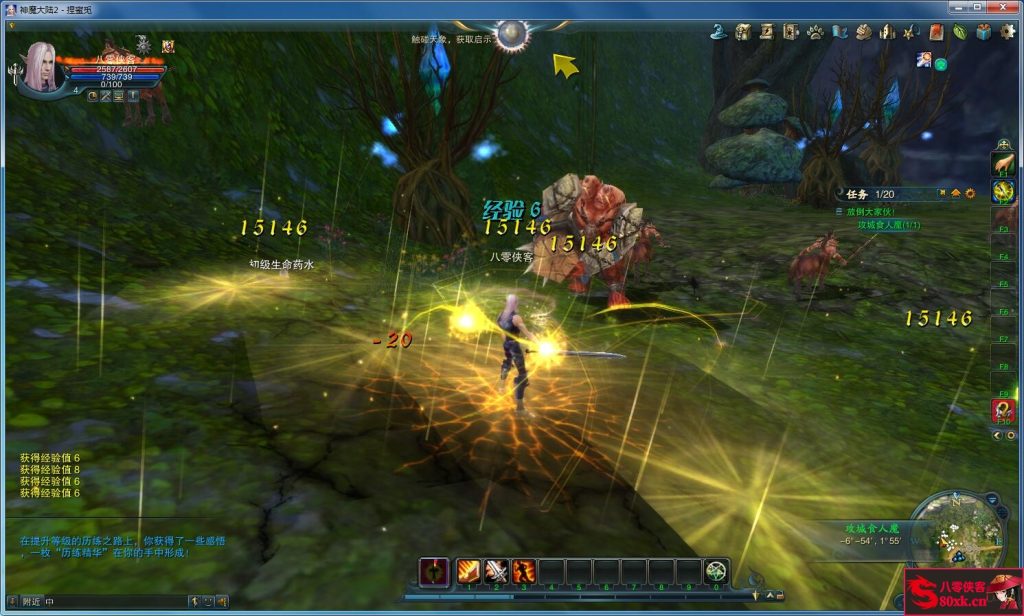Click the glowing orb at top center

pyautogui.click(x=512, y=35)
